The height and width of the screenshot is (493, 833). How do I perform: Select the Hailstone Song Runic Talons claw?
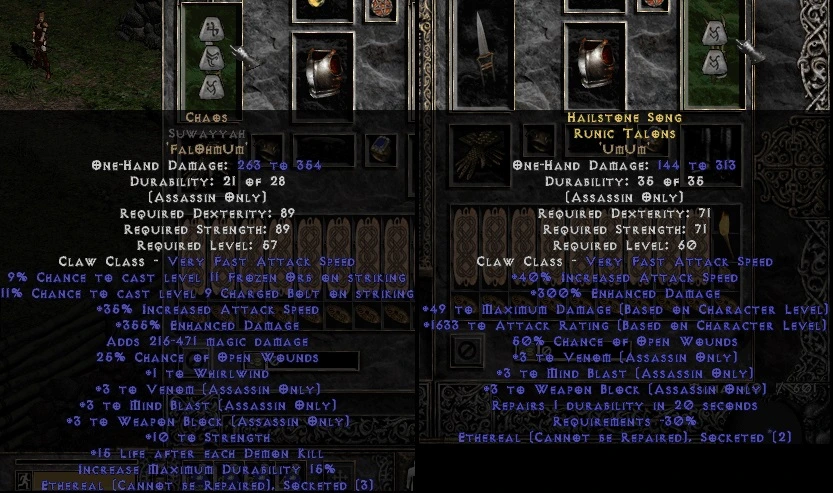[x=713, y=55]
